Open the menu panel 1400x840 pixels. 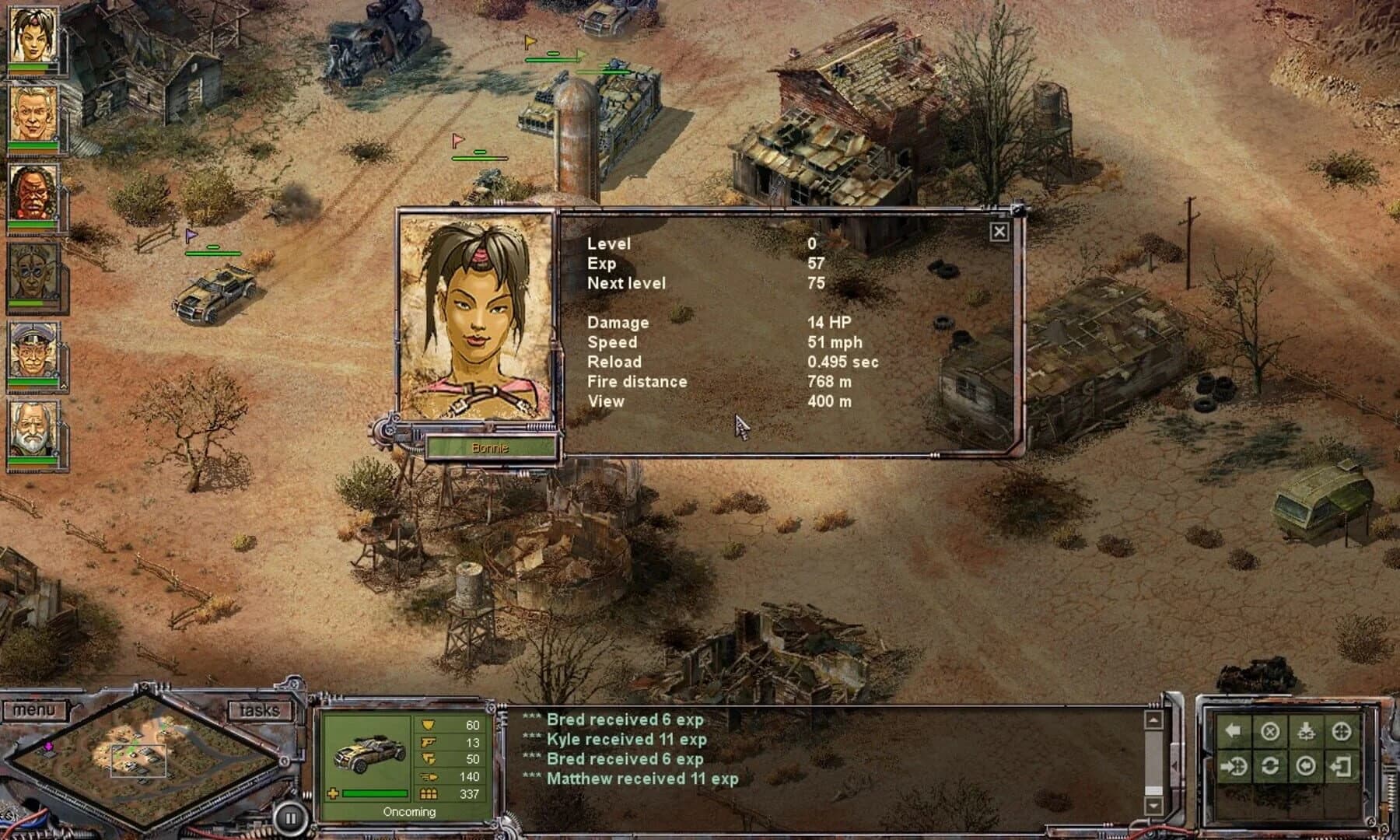[34, 709]
